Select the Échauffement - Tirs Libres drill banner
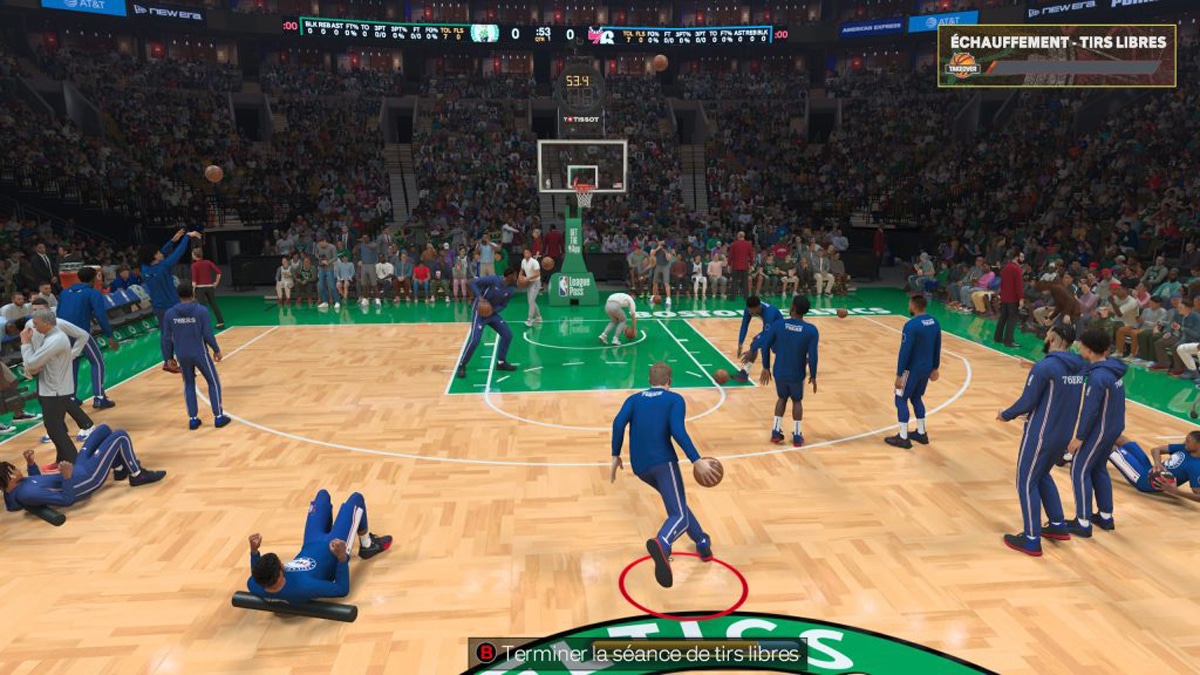This screenshot has height=675, width=1200. 1057,43
